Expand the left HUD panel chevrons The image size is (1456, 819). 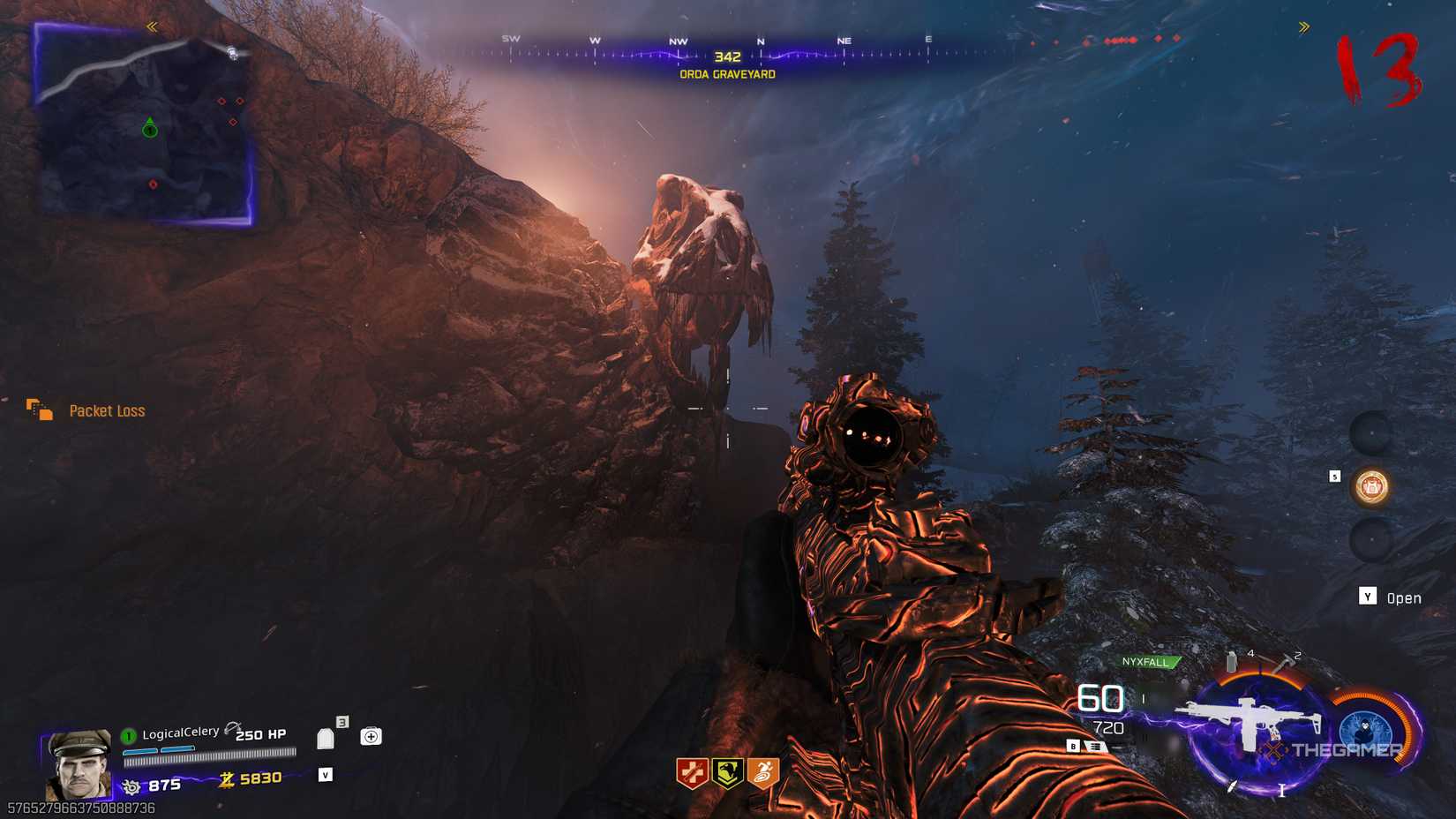(x=151, y=27)
